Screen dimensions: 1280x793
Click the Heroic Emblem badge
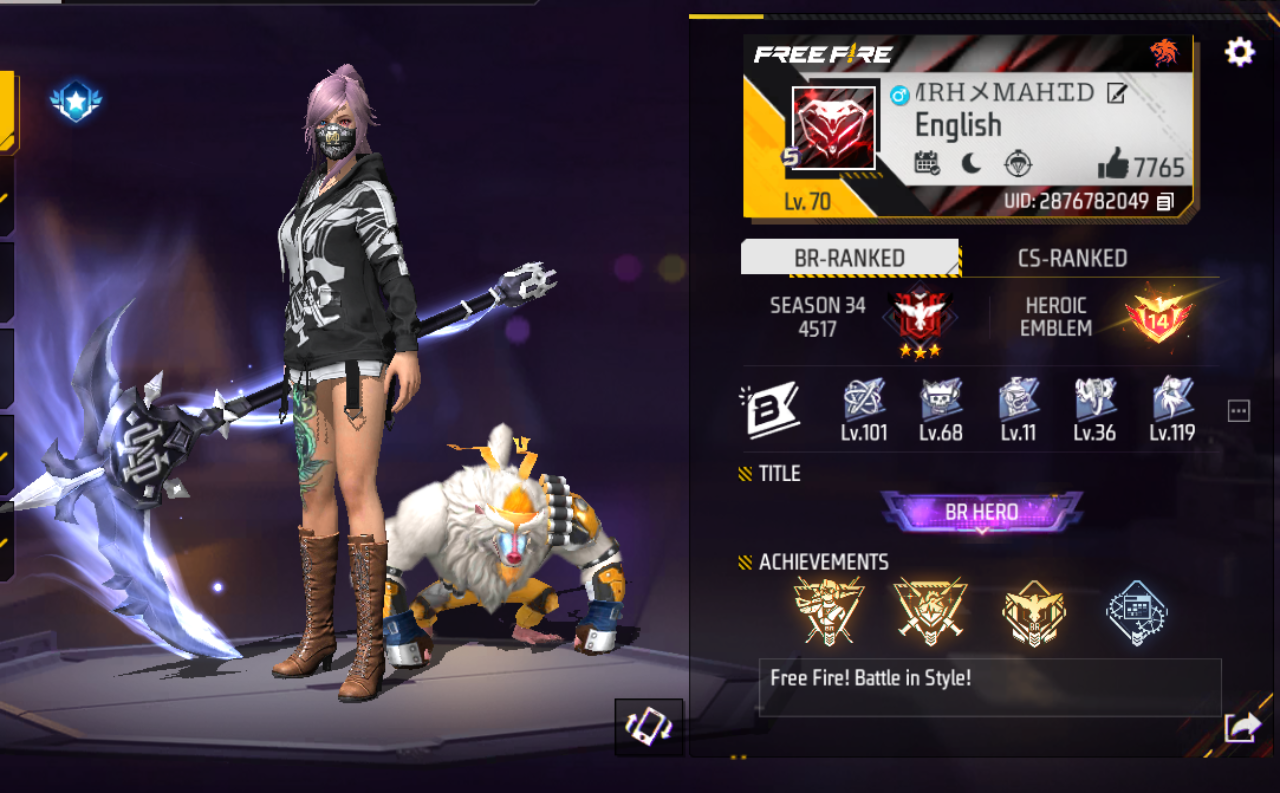pos(1157,315)
